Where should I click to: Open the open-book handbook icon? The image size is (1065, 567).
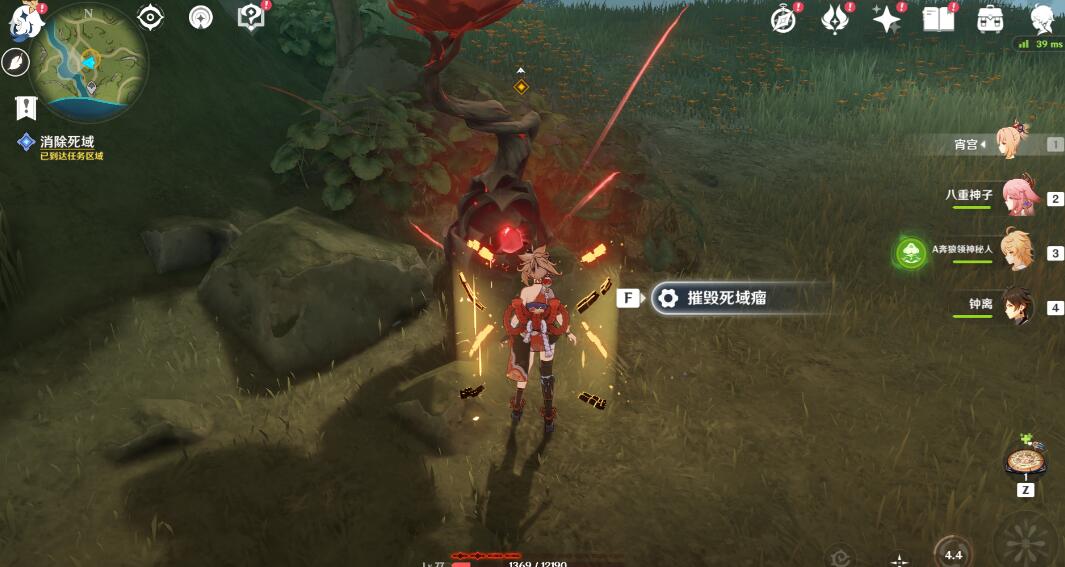click(938, 19)
